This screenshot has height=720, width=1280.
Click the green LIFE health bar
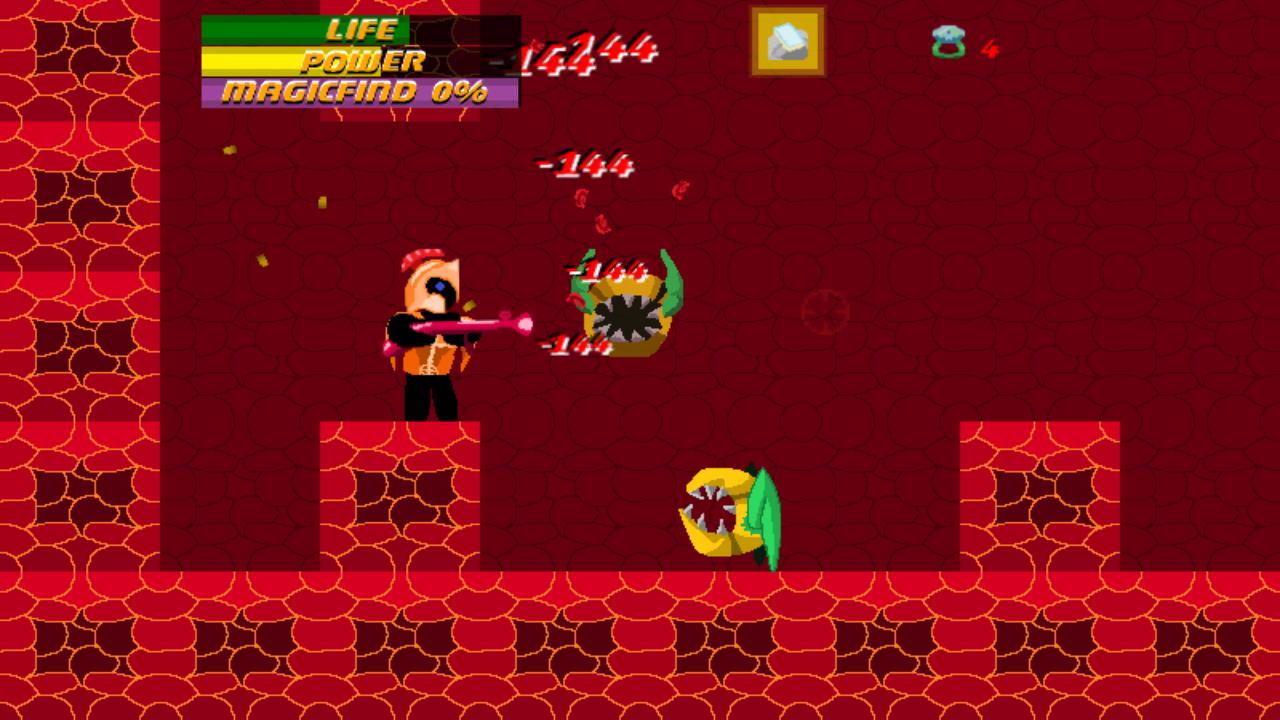(300, 30)
